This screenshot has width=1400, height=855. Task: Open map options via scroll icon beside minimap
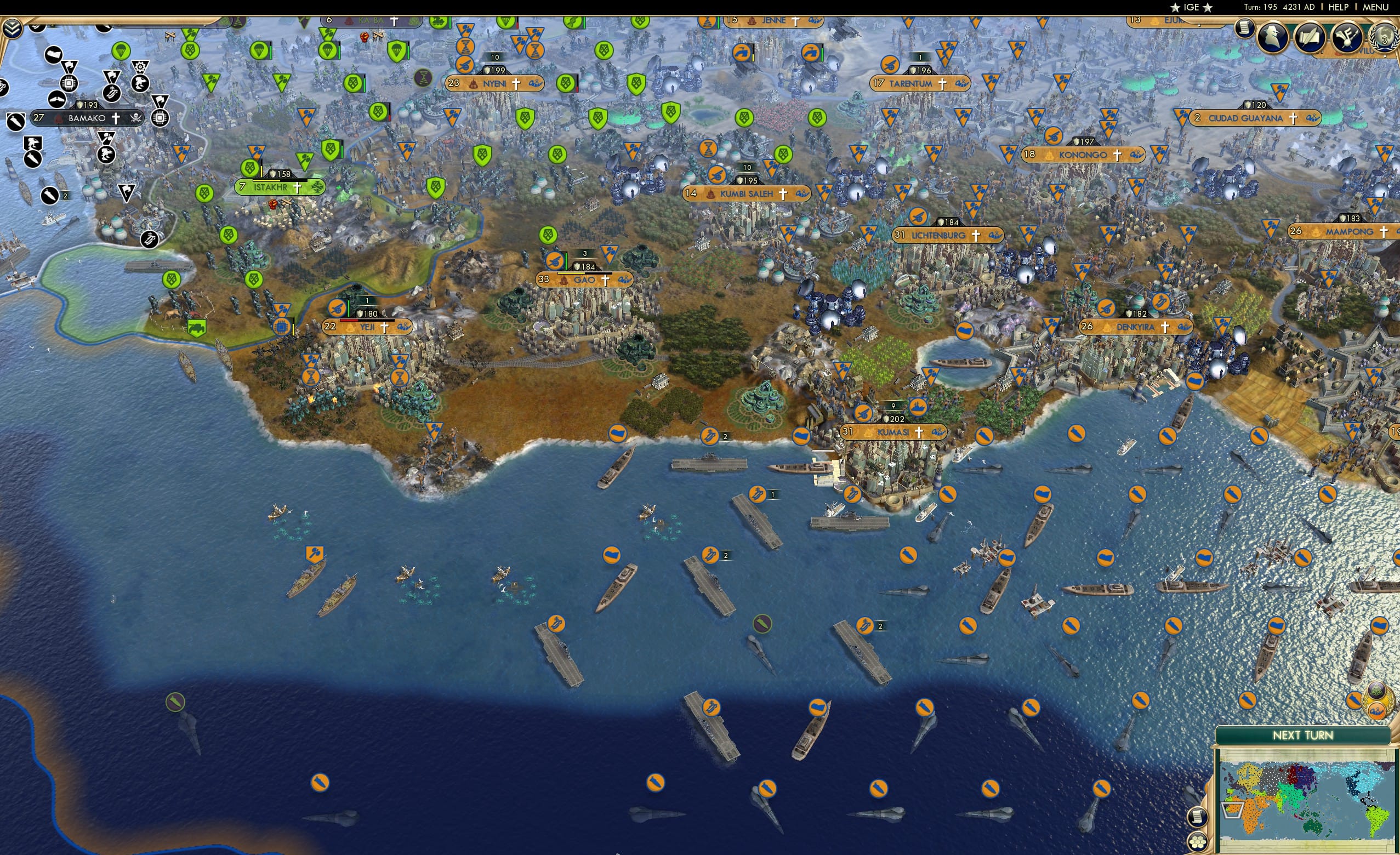coord(1197,818)
